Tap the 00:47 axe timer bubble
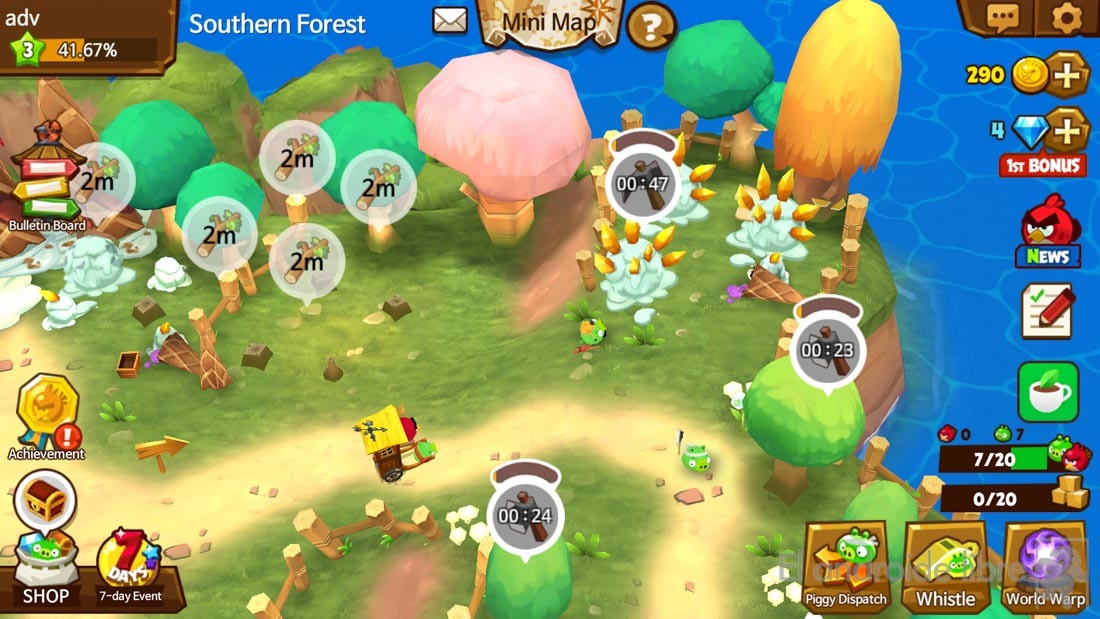The height and width of the screenshot is (619, 1100). click(643, 182)
